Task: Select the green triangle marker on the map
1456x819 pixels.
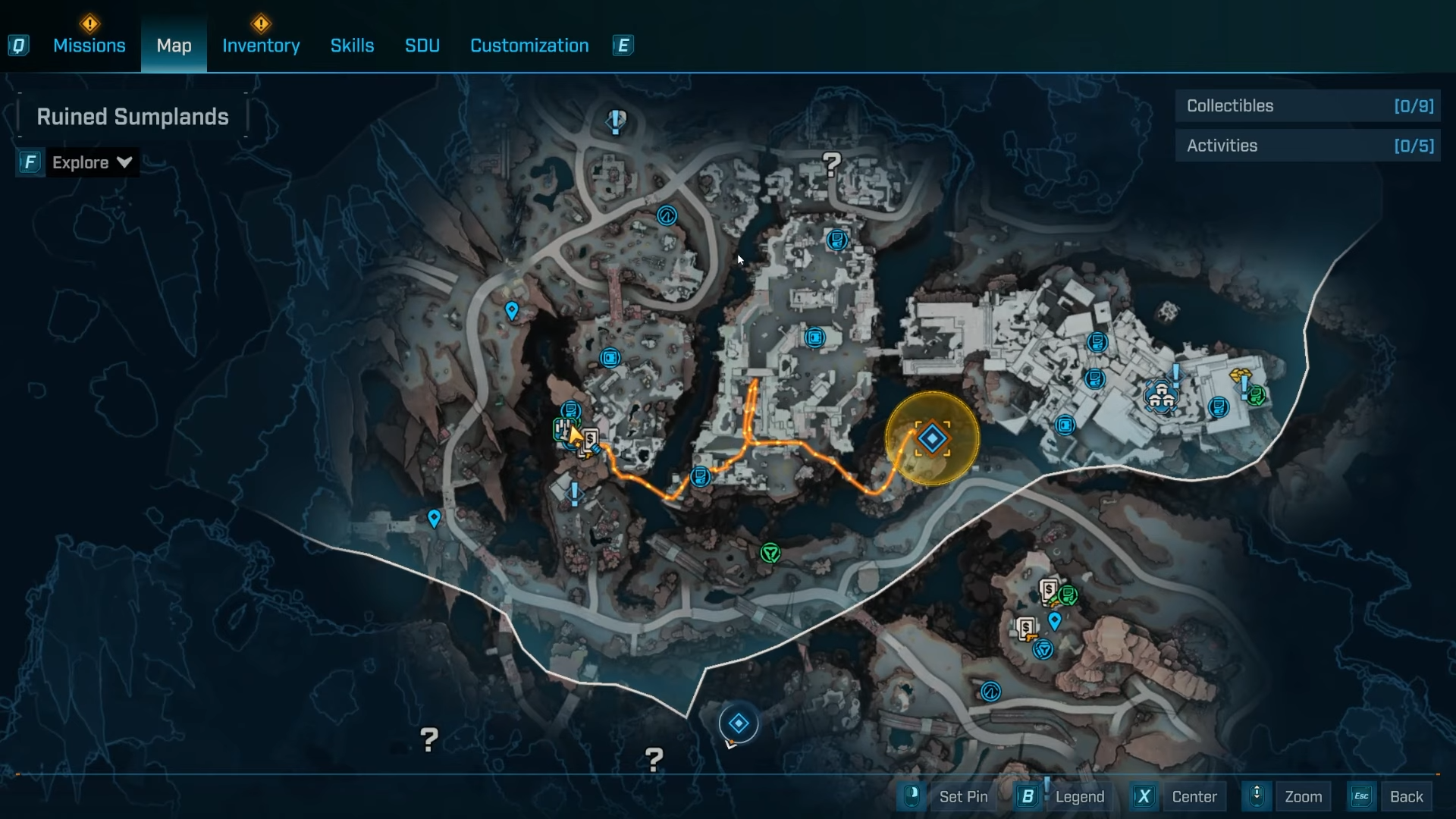Action: click(770, 553)
